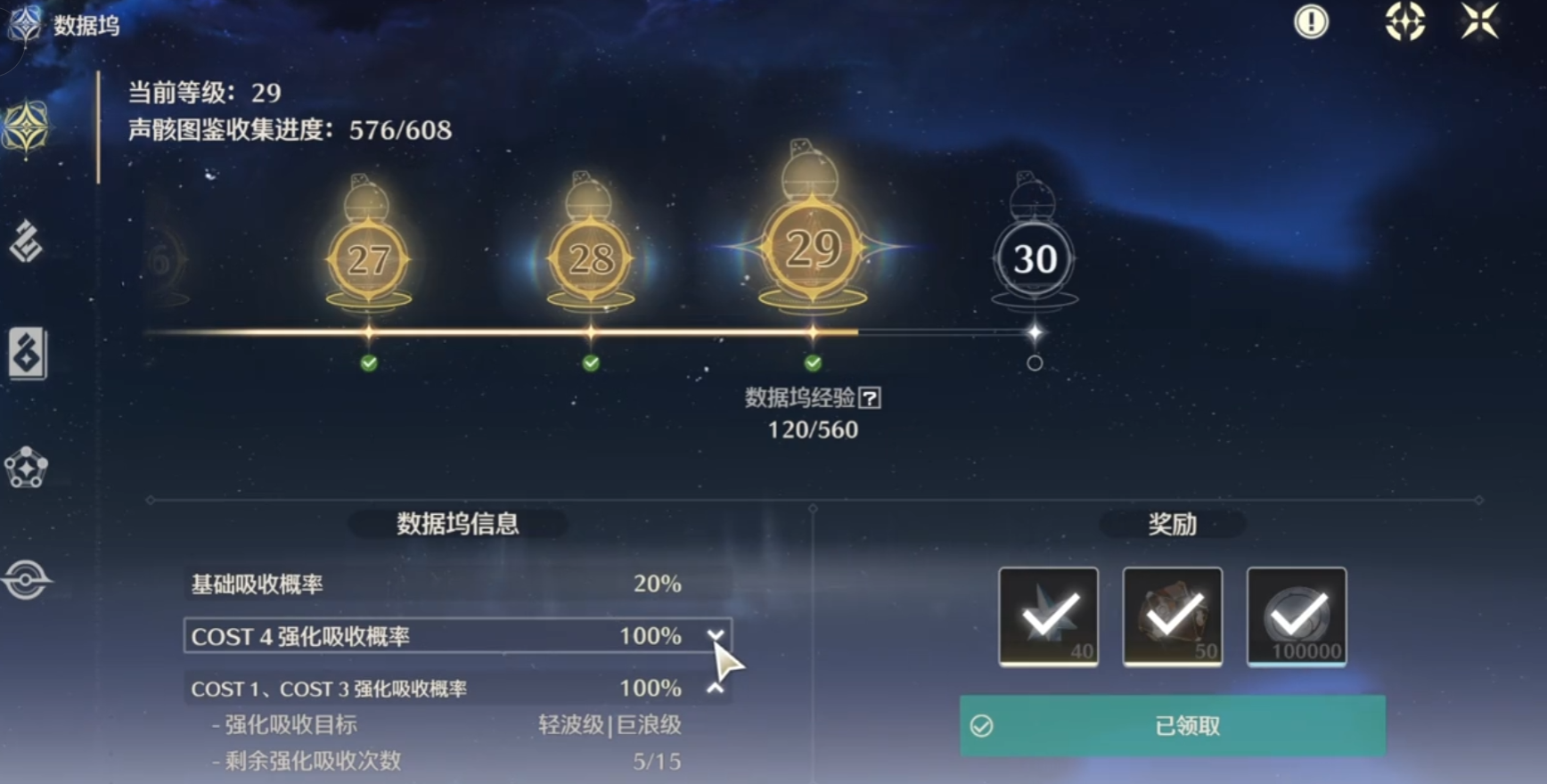Select the card-shaped icon in the left sidebar
Screen dimensions: 1547x784
point(27,354)
